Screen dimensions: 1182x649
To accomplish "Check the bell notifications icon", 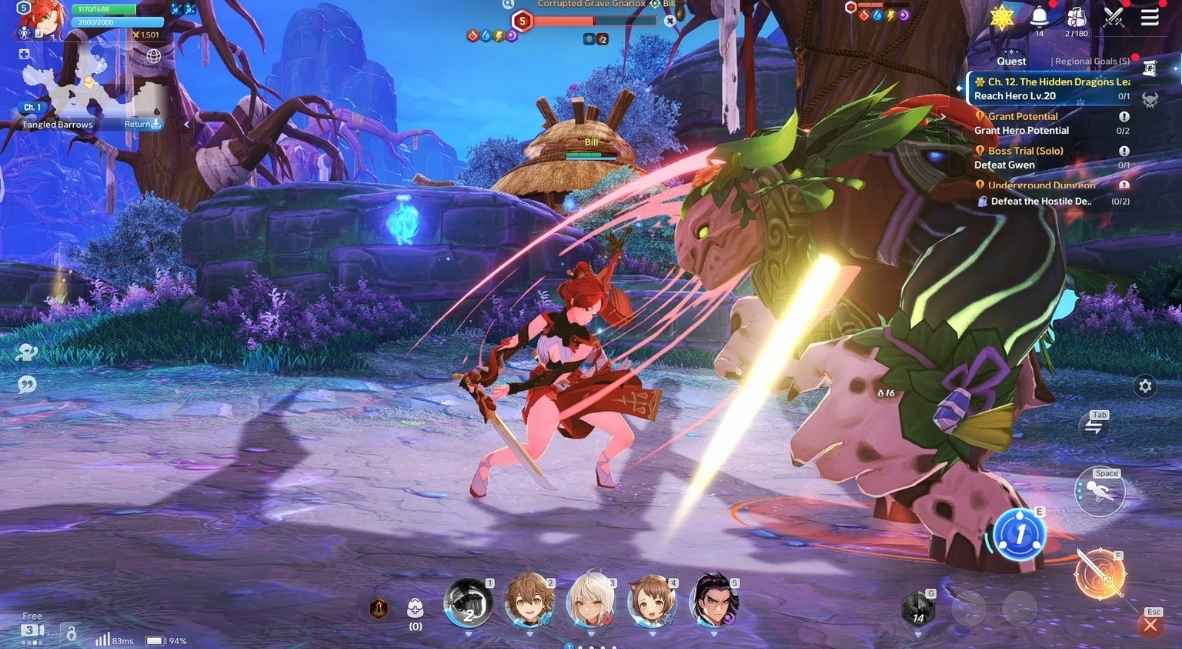I will [1038, 17].
